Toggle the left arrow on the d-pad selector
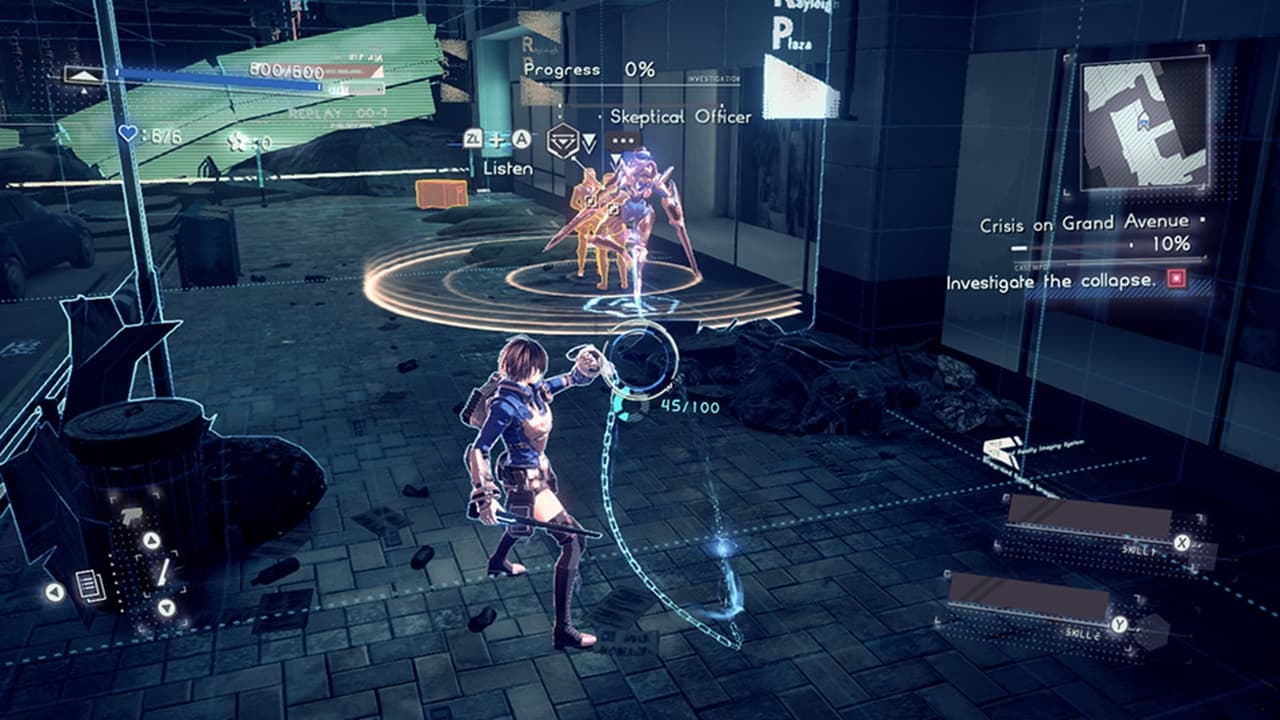Screen dimensions: 1280x720 pos(54,590)
